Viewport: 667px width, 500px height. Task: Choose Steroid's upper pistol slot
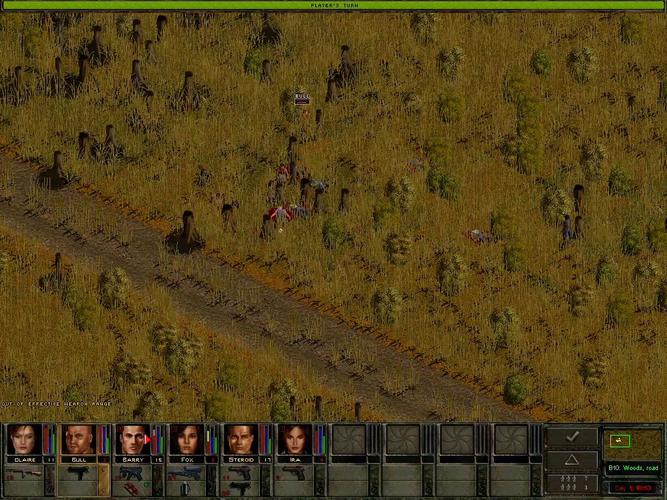[238, 471]
